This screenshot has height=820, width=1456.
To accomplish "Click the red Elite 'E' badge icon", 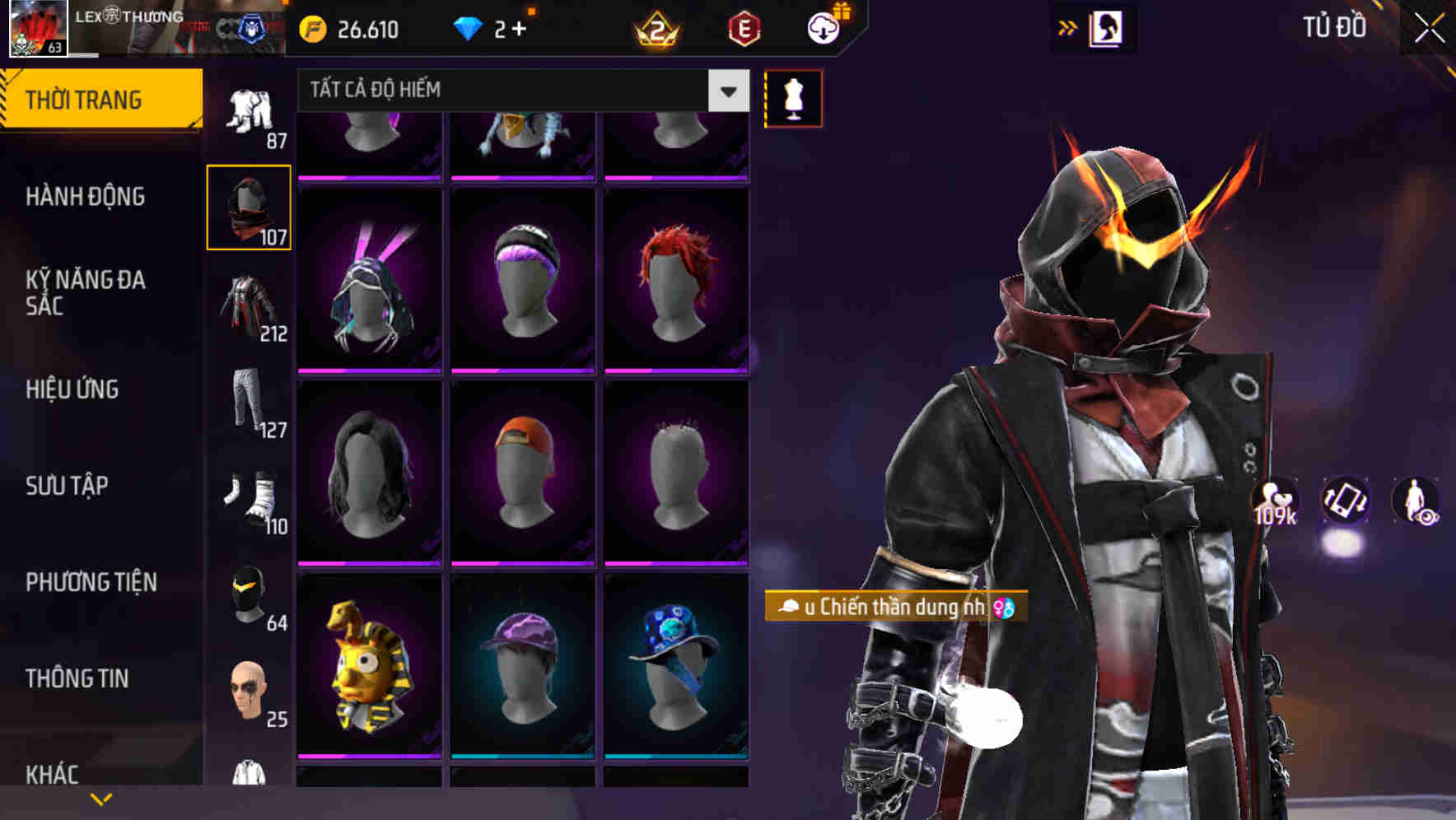I will click(744, 30).
